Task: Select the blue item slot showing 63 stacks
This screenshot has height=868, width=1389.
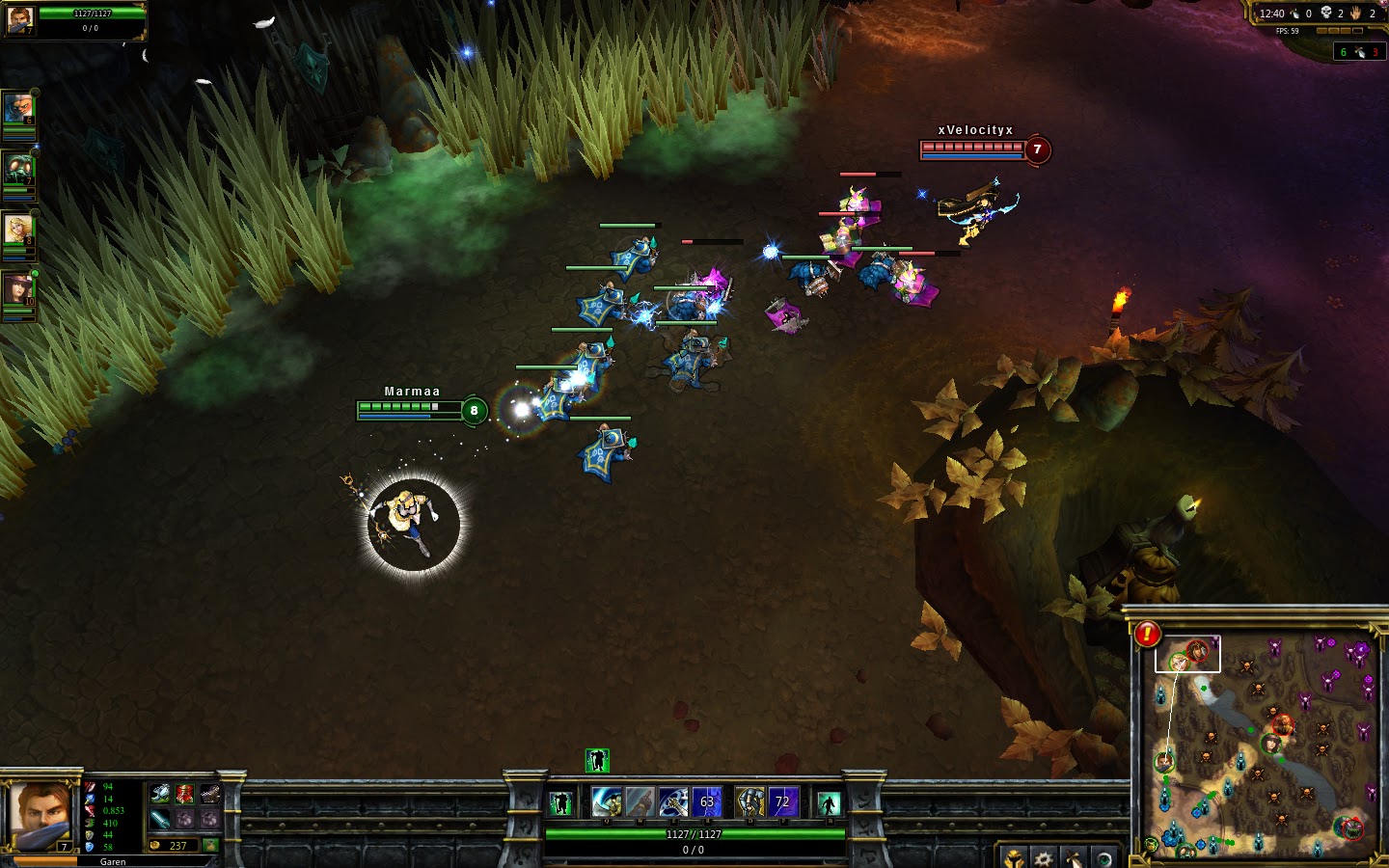Action: (706, 800)
